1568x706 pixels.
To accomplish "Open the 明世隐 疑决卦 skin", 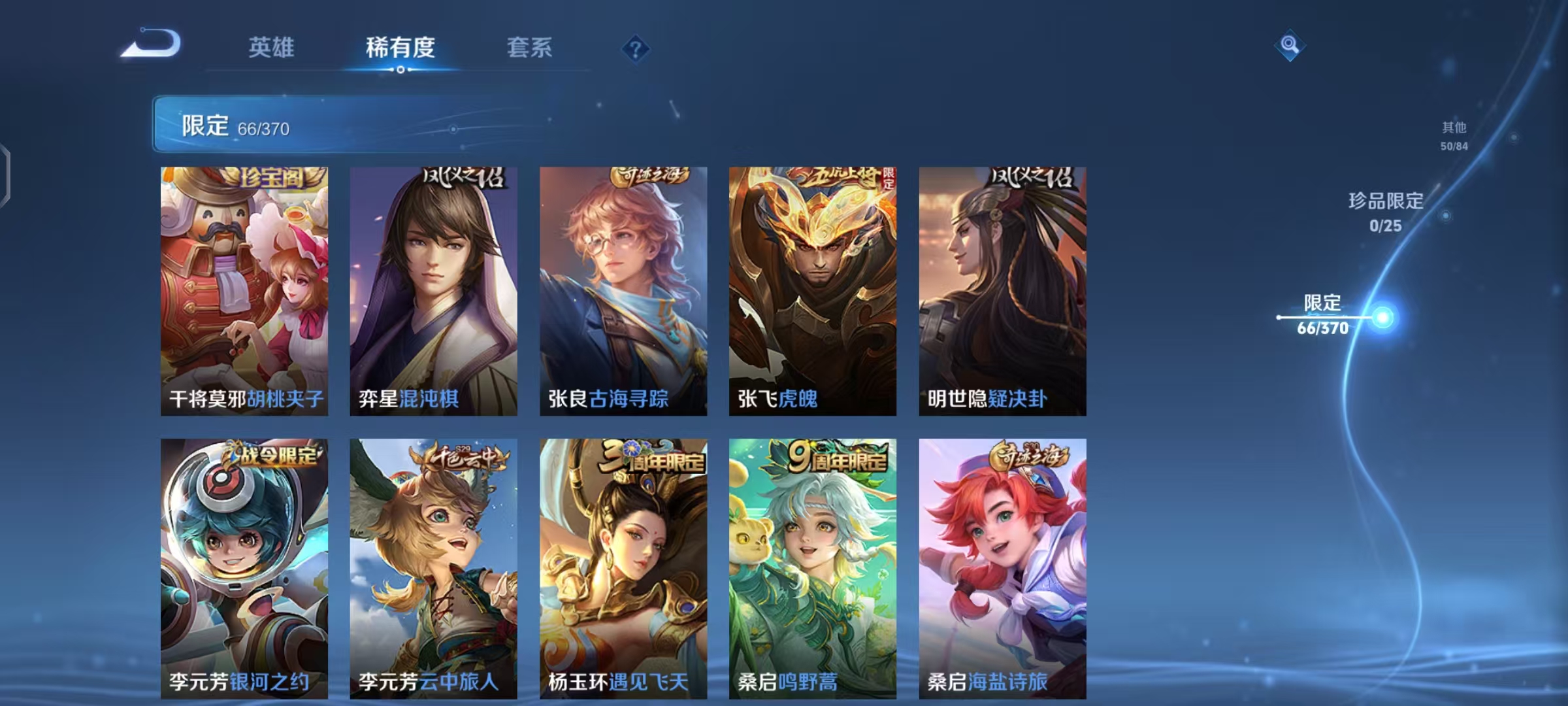I will (1004, 288).
